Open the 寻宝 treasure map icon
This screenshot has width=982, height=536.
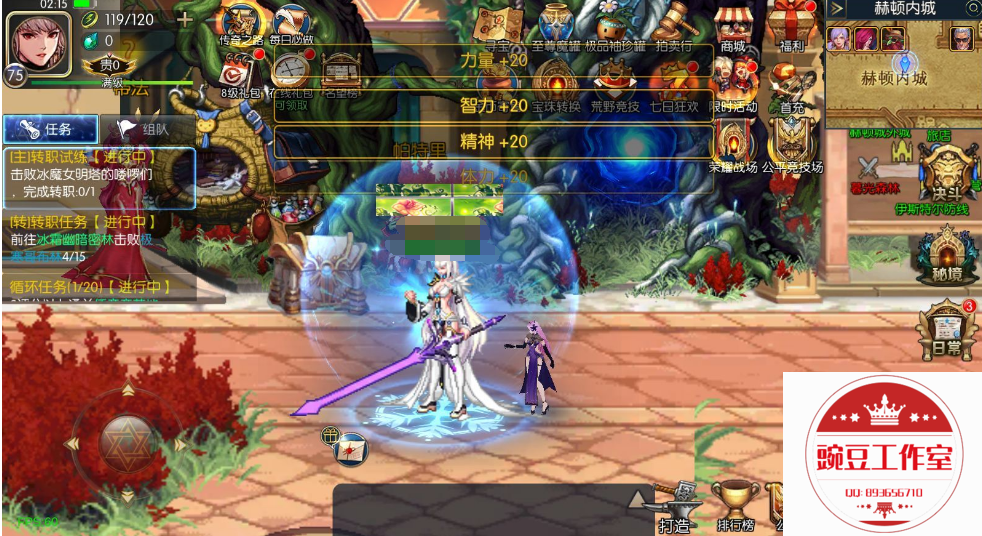pos(496,24)
